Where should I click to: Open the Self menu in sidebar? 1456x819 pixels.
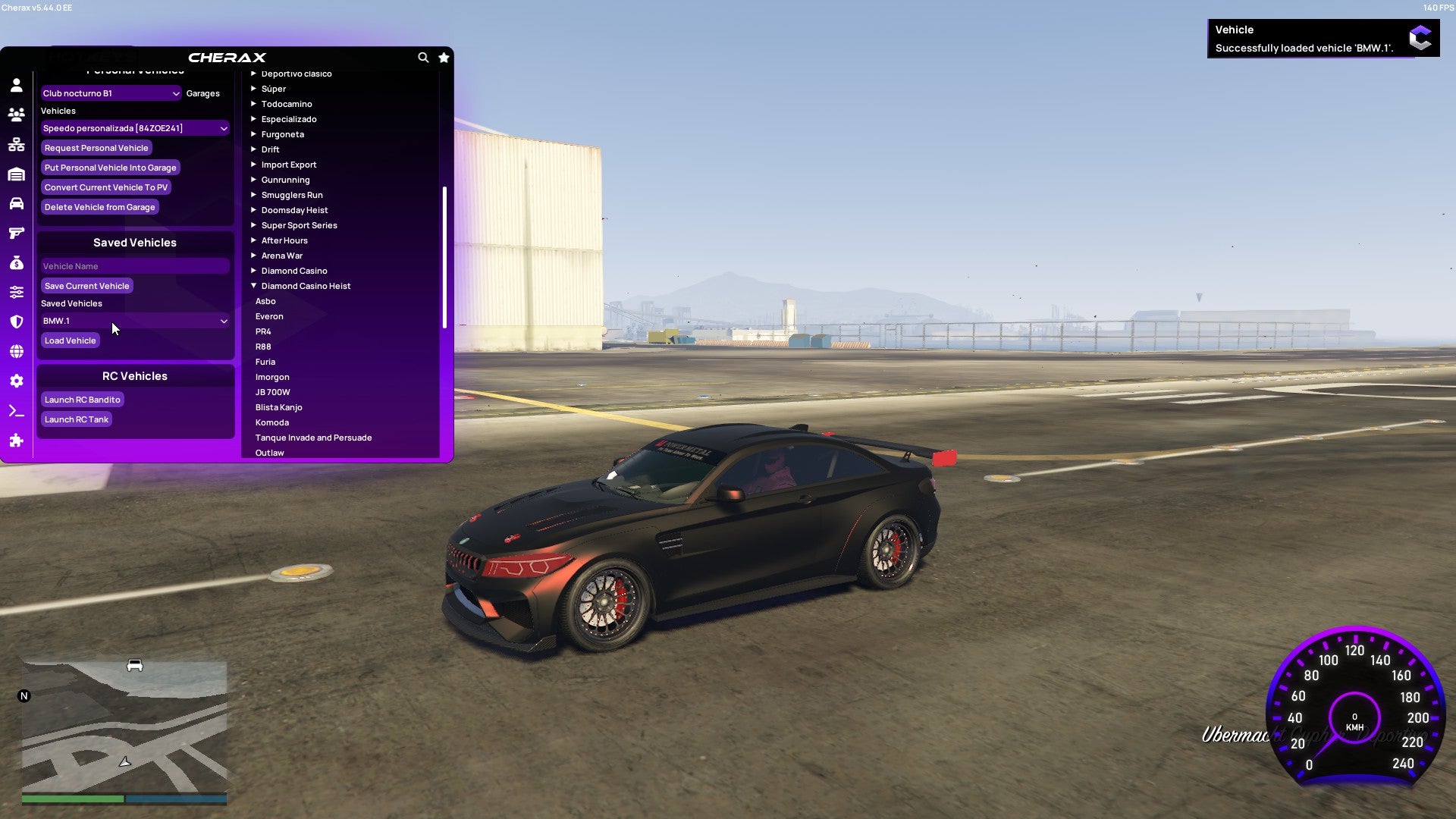tap(17, 86)
